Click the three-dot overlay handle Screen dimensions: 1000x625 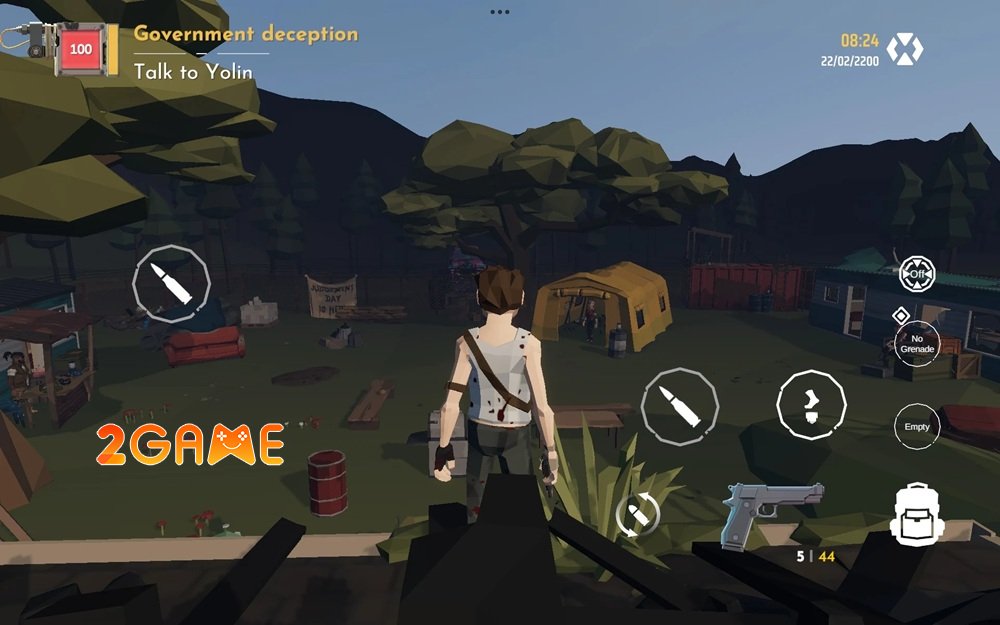click(x=500, y=12)
